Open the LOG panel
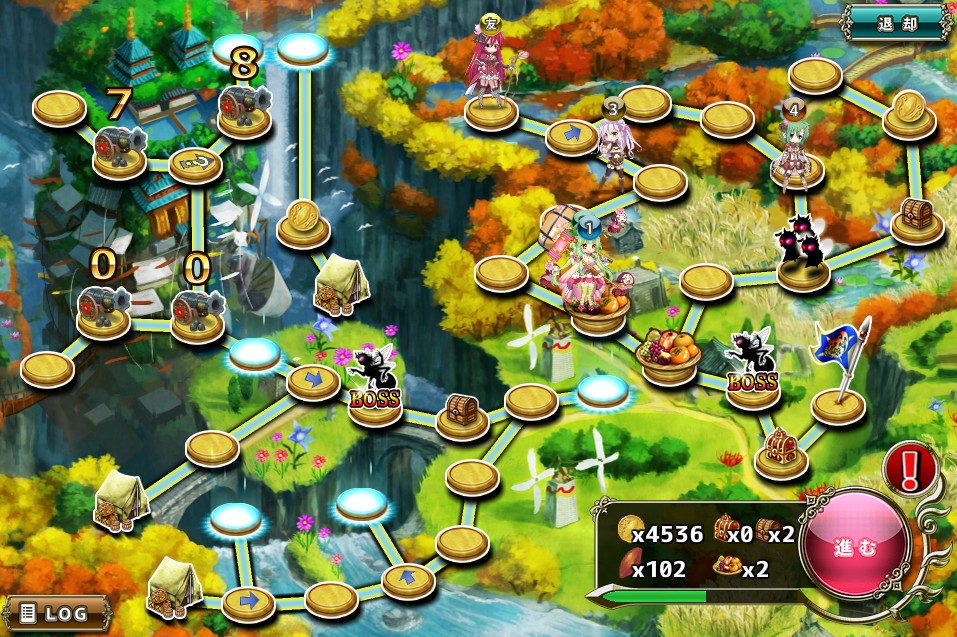The image size is (957, 637). [x=56, y=611]
